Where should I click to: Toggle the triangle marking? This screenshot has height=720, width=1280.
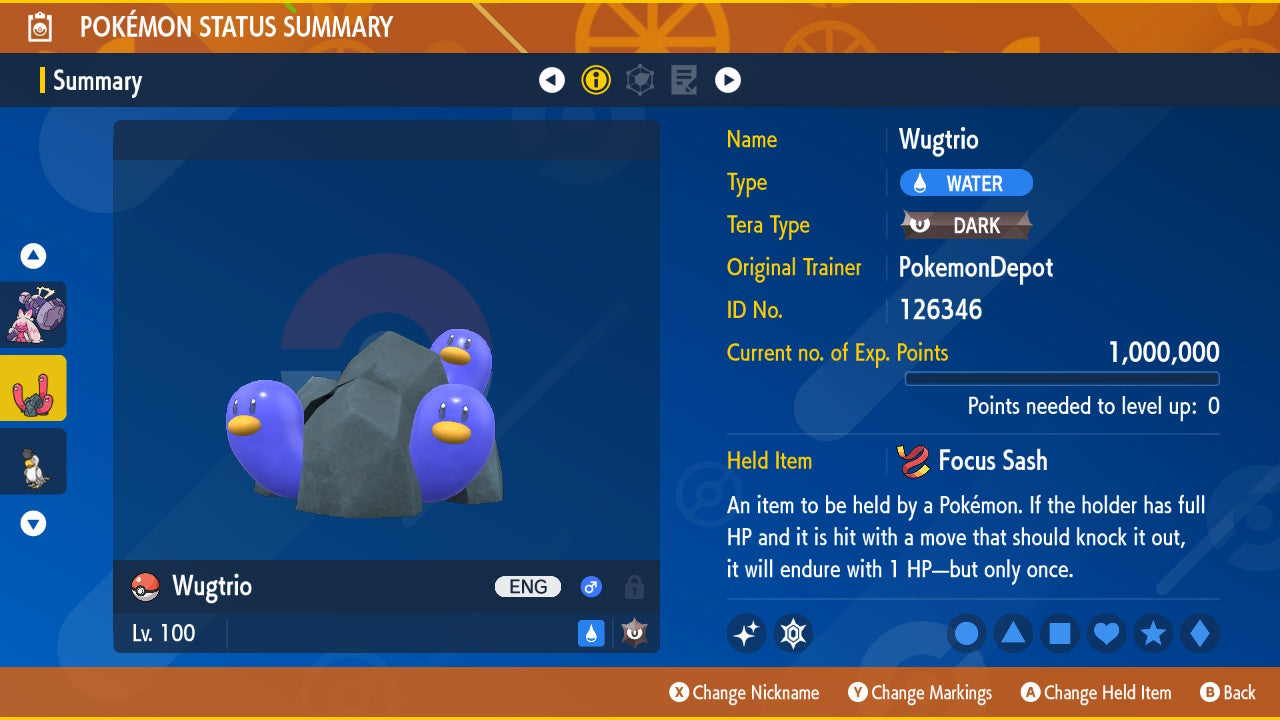[1013, 634]
